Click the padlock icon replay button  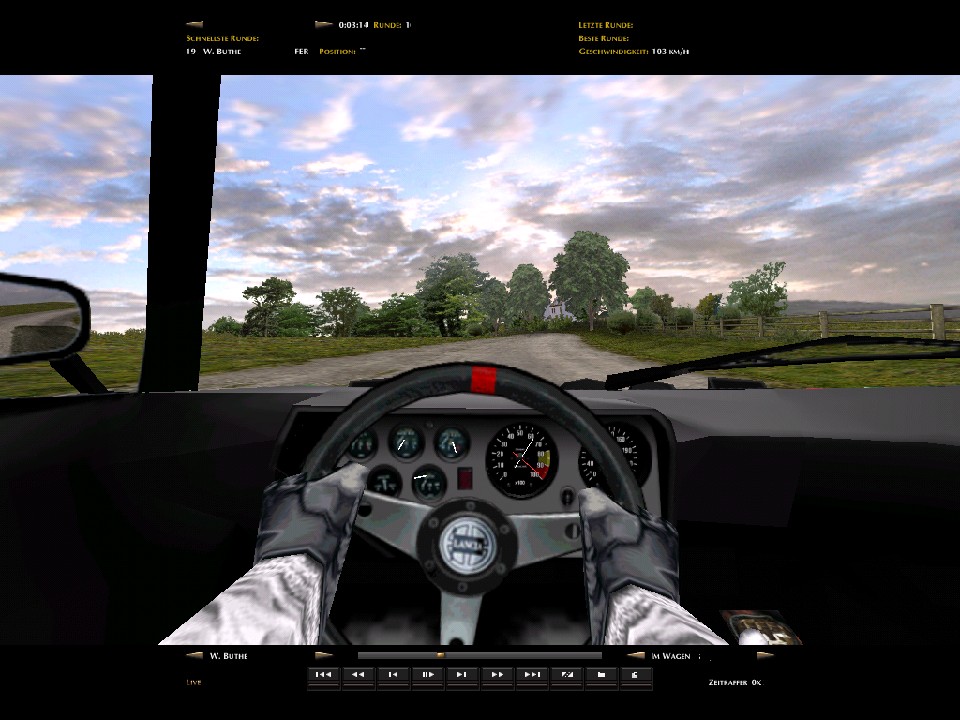635,675
